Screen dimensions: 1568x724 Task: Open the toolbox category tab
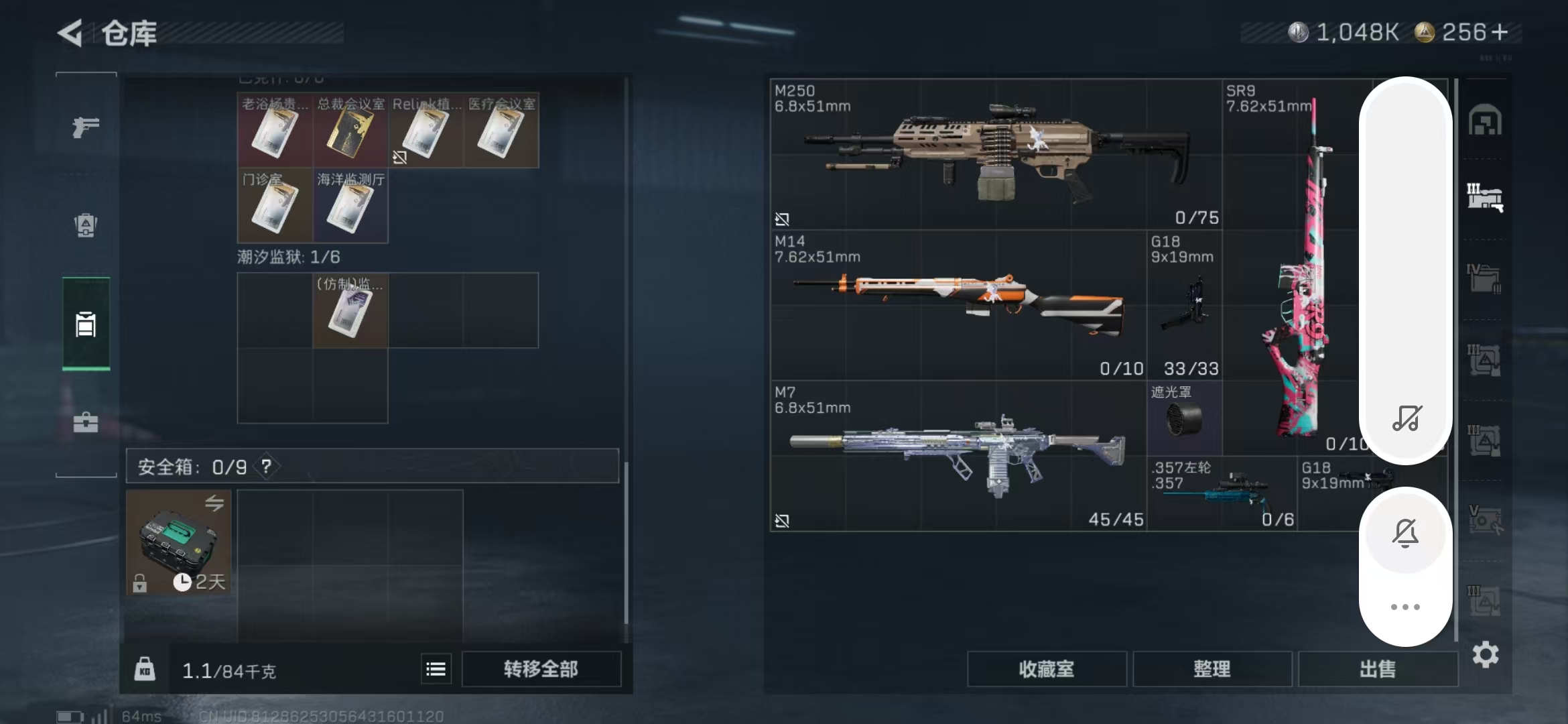click(86, 422)
